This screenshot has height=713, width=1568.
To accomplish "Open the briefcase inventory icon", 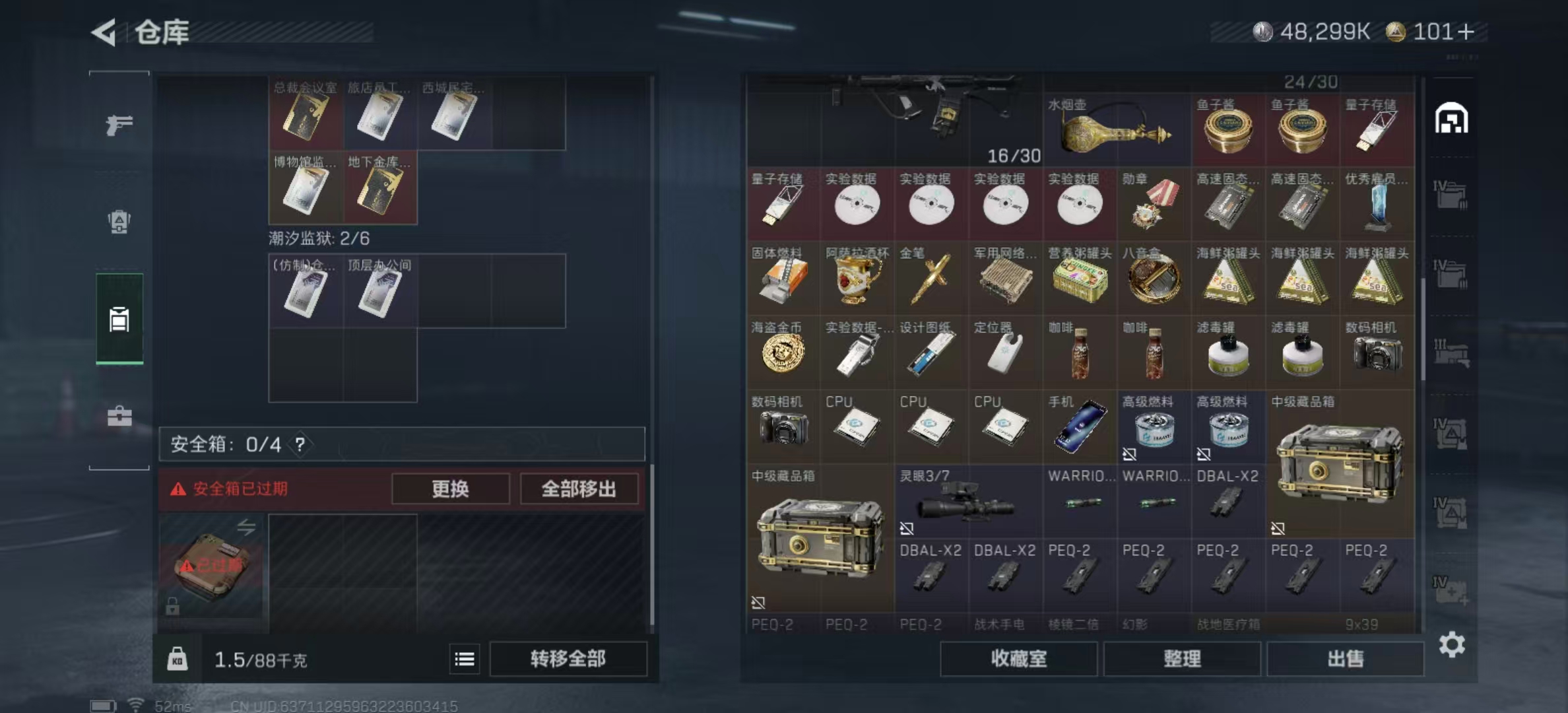I will 119,416.
